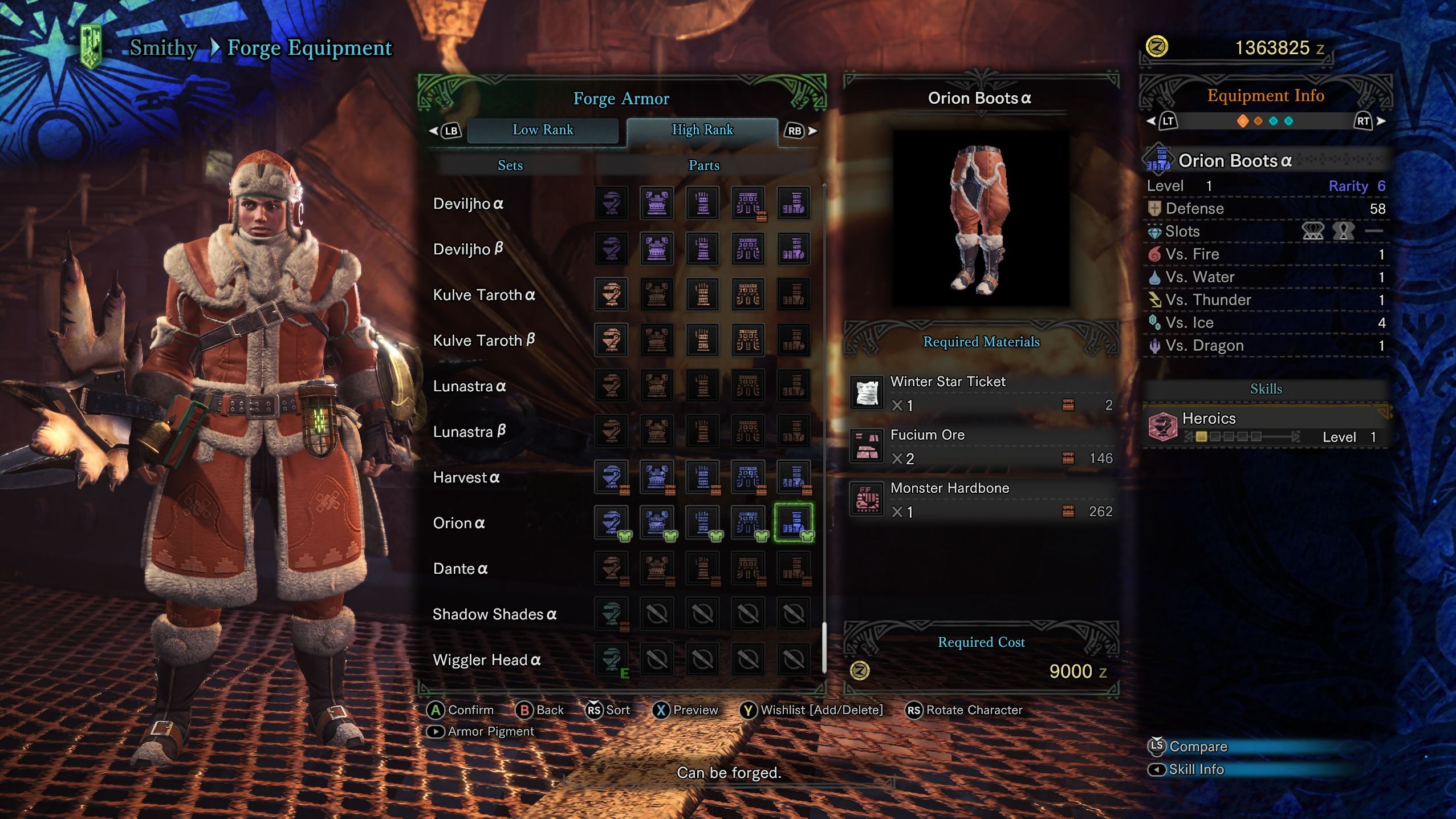The height and width of the screenshot is (819, 1456).
Task: Switch to the Low Rank tab
Action: click(542, 130)
